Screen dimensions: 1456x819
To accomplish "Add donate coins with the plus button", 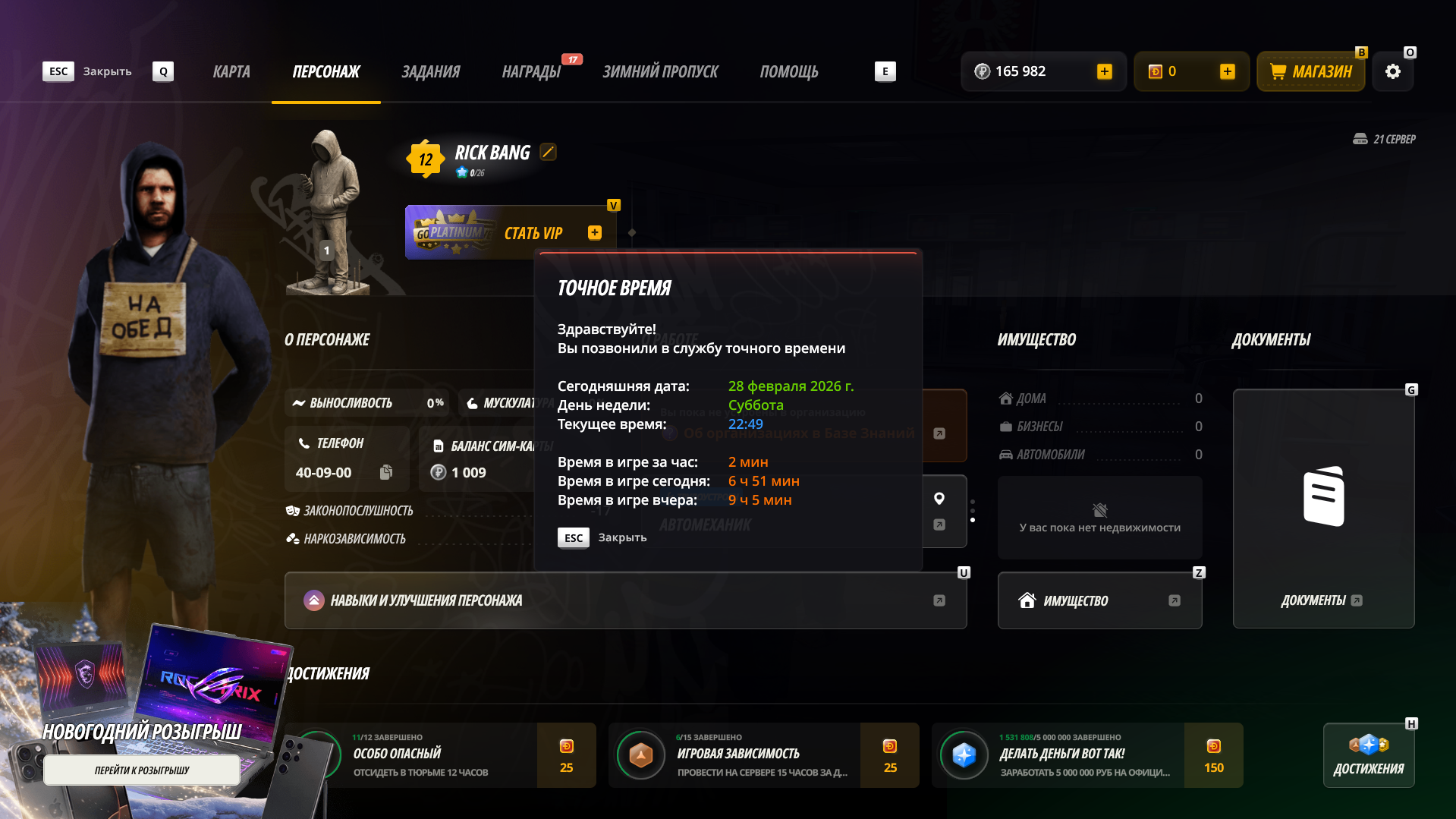I will (1228, 71).
